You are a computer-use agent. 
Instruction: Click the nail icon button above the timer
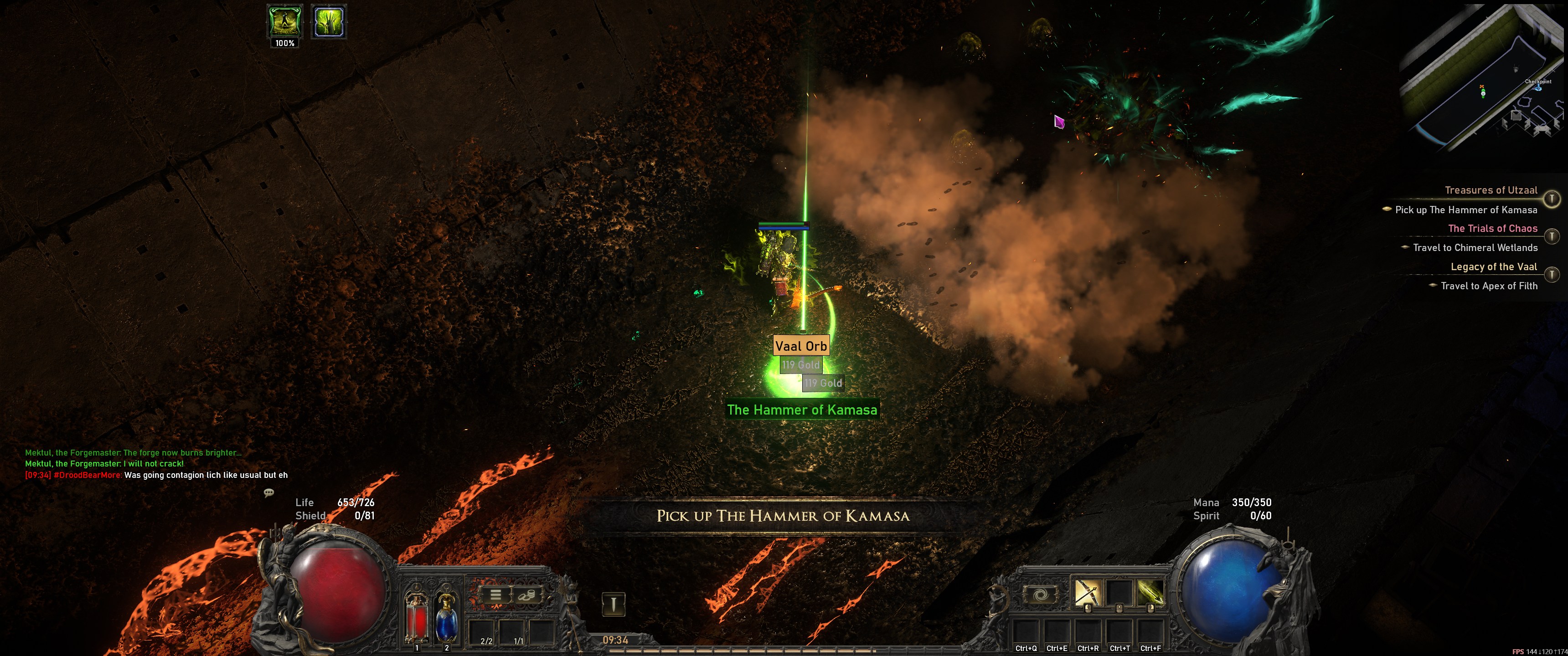click(614, 604)
